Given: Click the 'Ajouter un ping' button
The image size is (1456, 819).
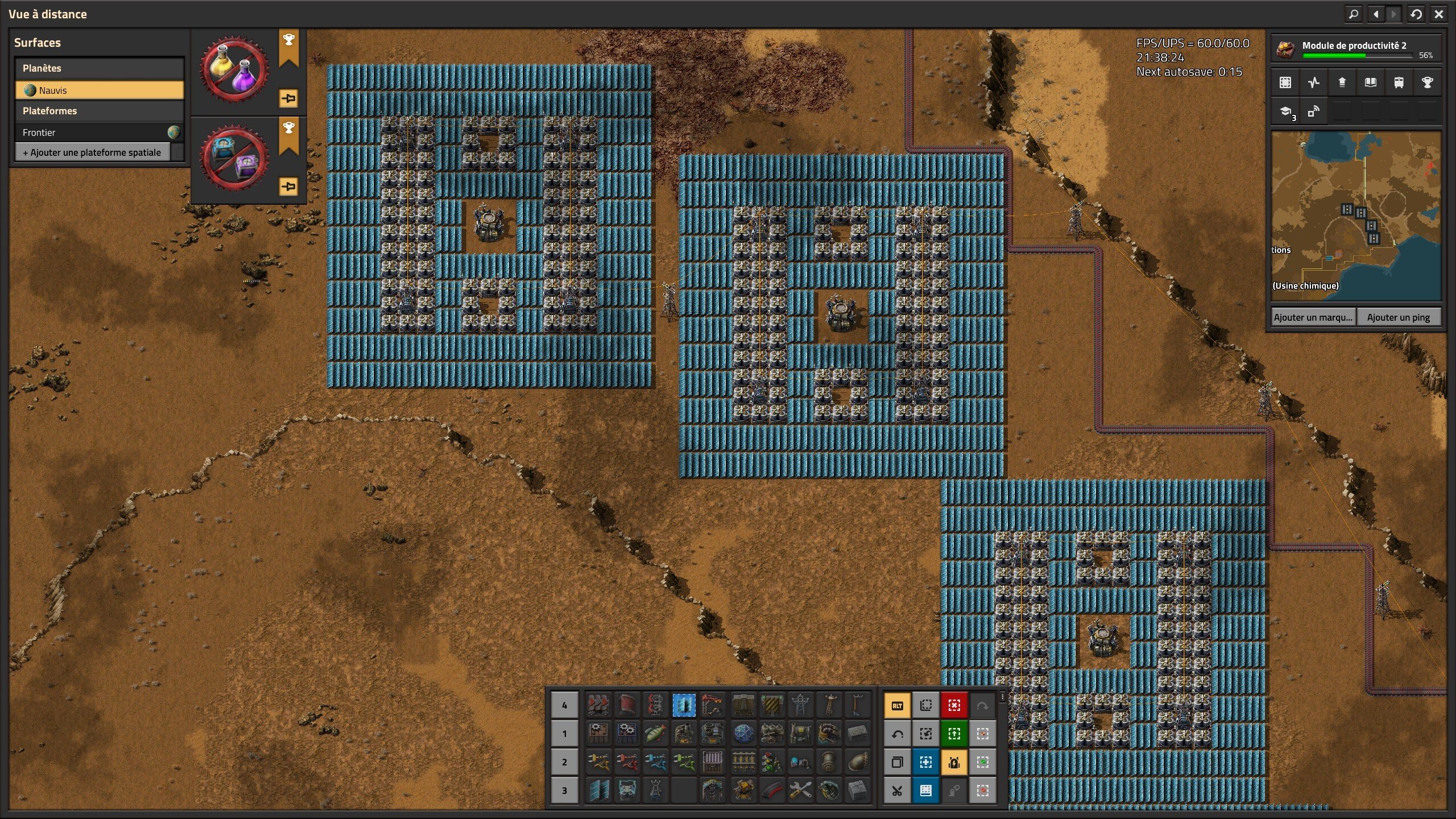Looking at the screenshot, I should (1398, 317).
